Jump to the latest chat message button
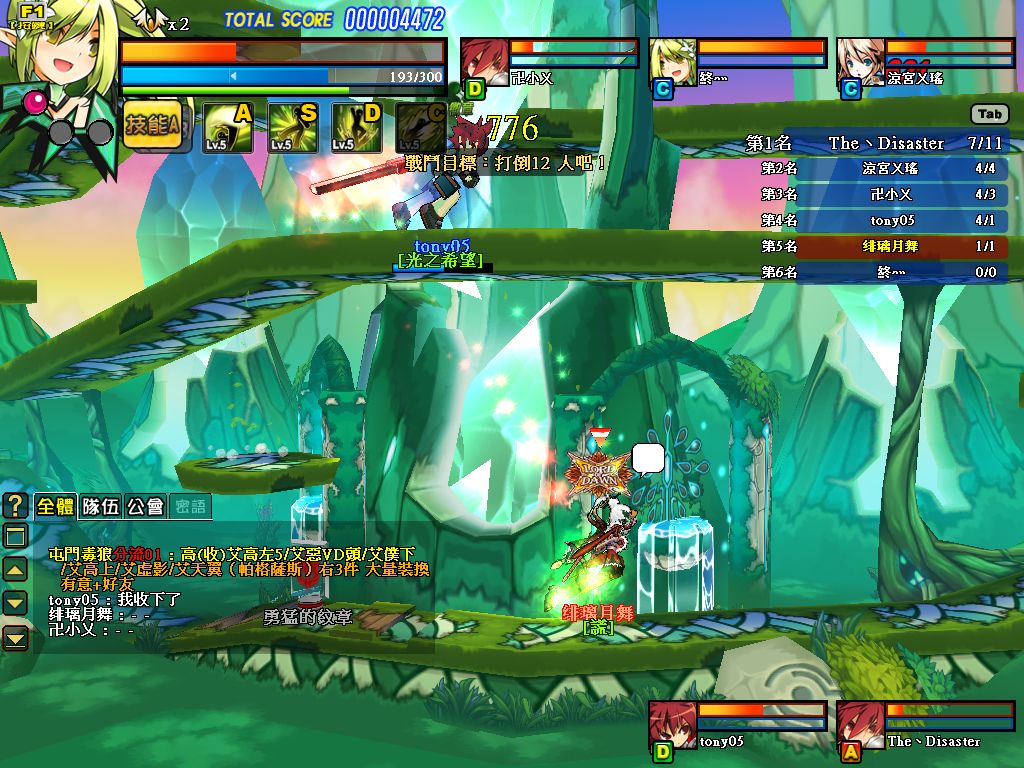The width and height of the screenshot is (1024, 768). click(15, 637)
